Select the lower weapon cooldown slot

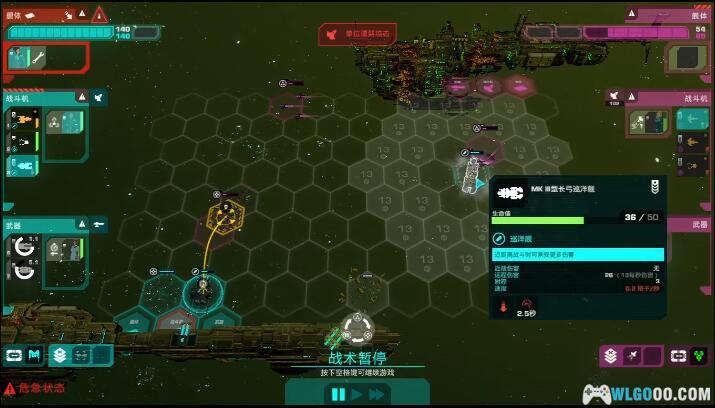tap(23, 270)
